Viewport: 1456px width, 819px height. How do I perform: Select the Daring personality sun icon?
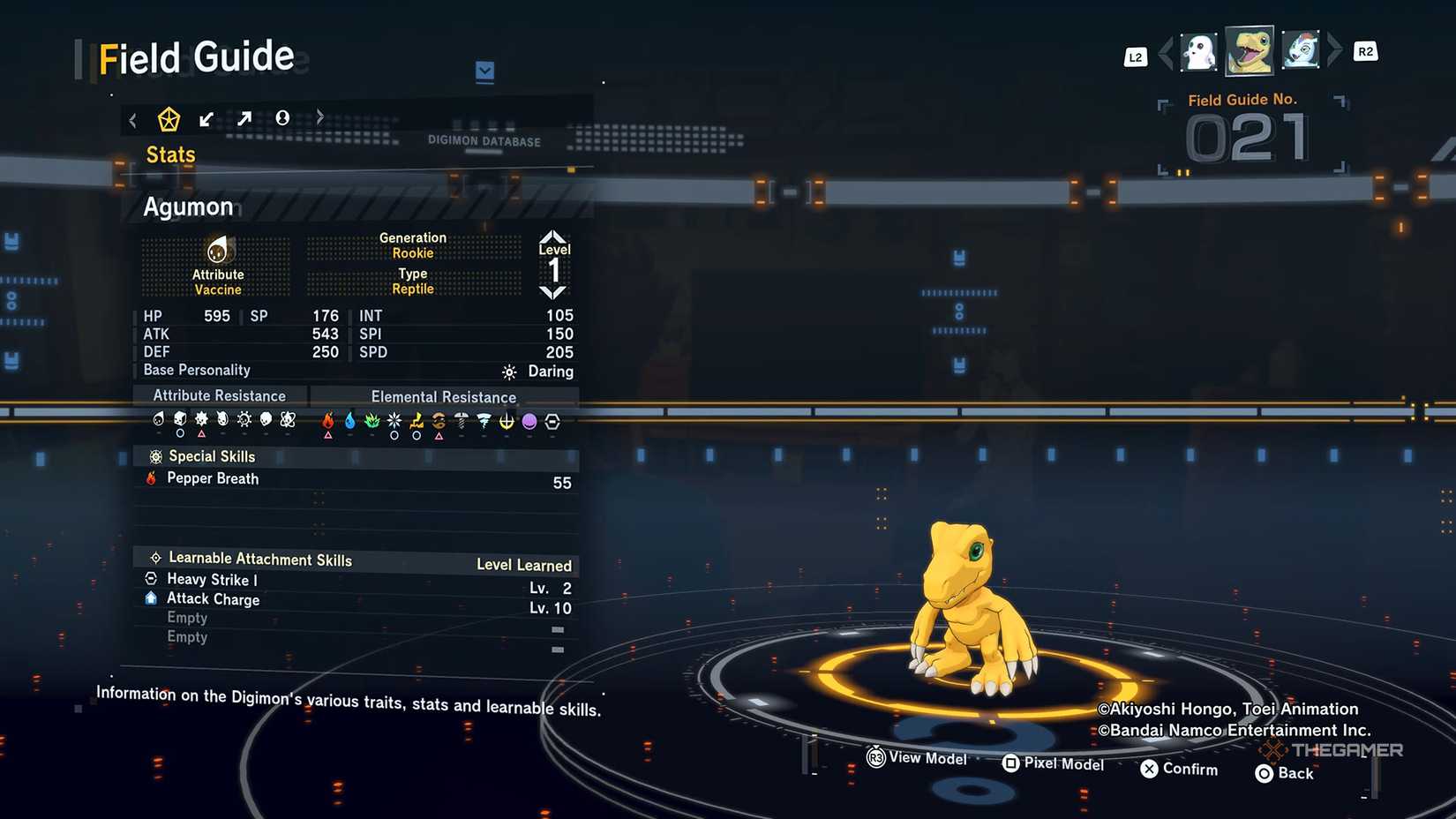tap(508, 372)
